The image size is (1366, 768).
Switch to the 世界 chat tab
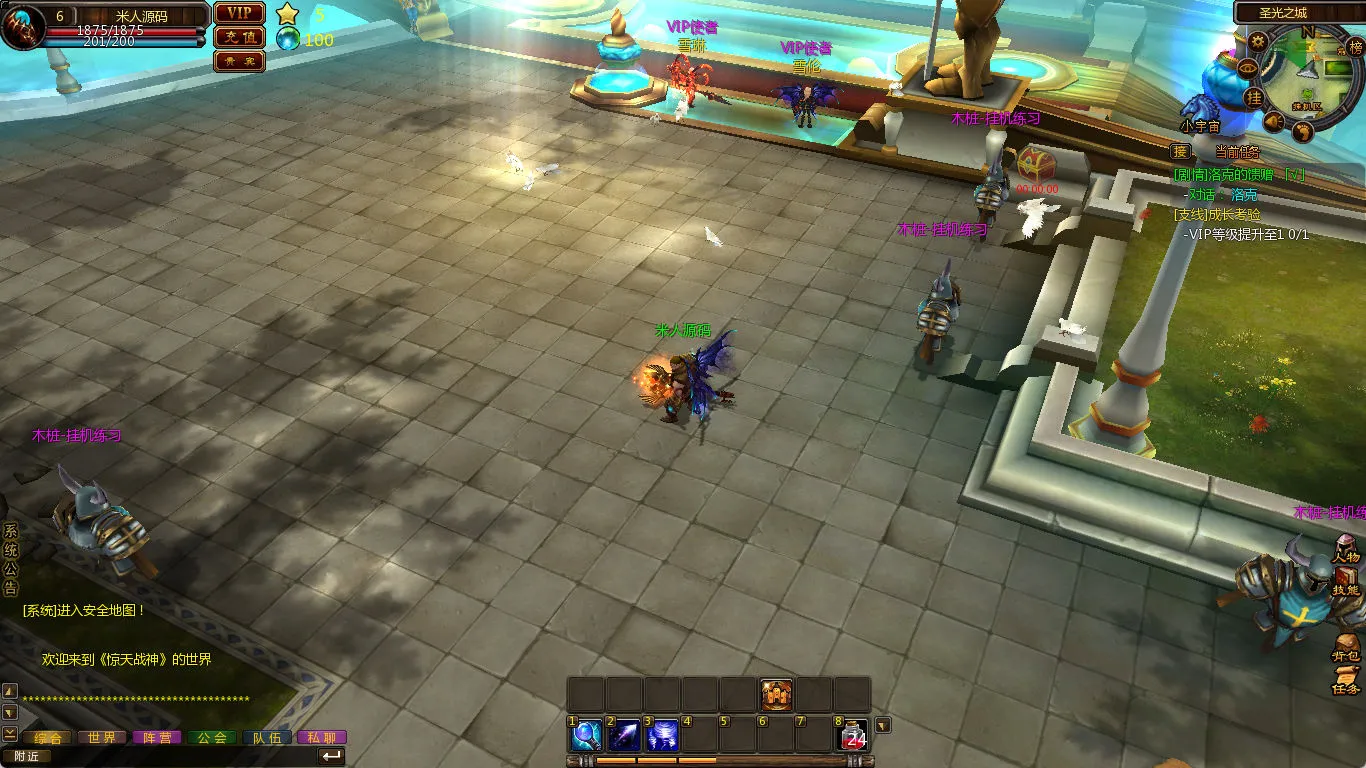(x=102, y=738)
